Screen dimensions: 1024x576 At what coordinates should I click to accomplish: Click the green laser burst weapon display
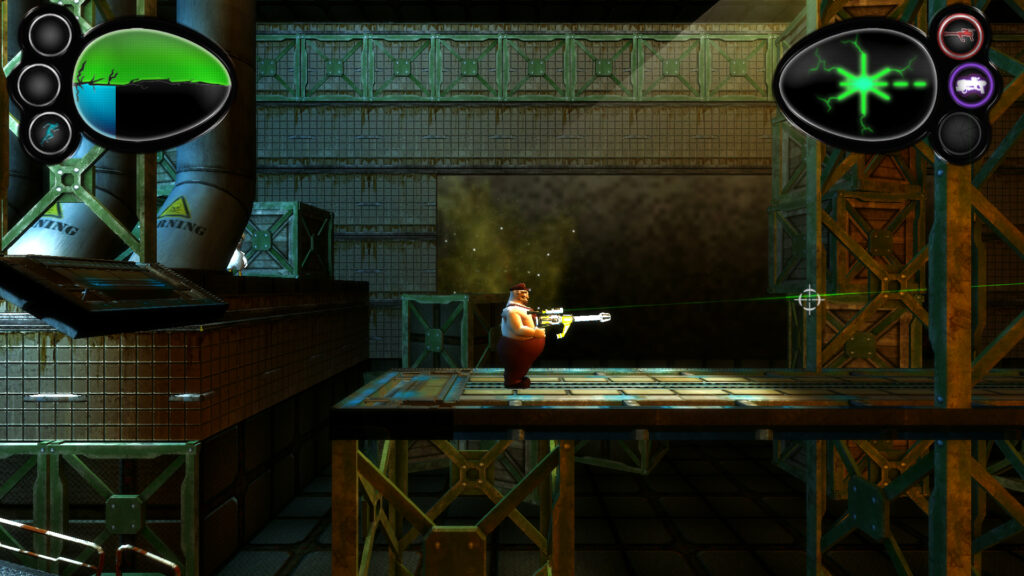(856, 84)
